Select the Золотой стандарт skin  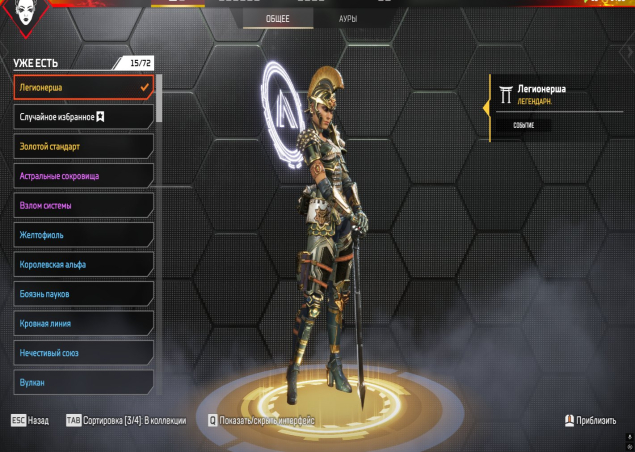[83, 147]
